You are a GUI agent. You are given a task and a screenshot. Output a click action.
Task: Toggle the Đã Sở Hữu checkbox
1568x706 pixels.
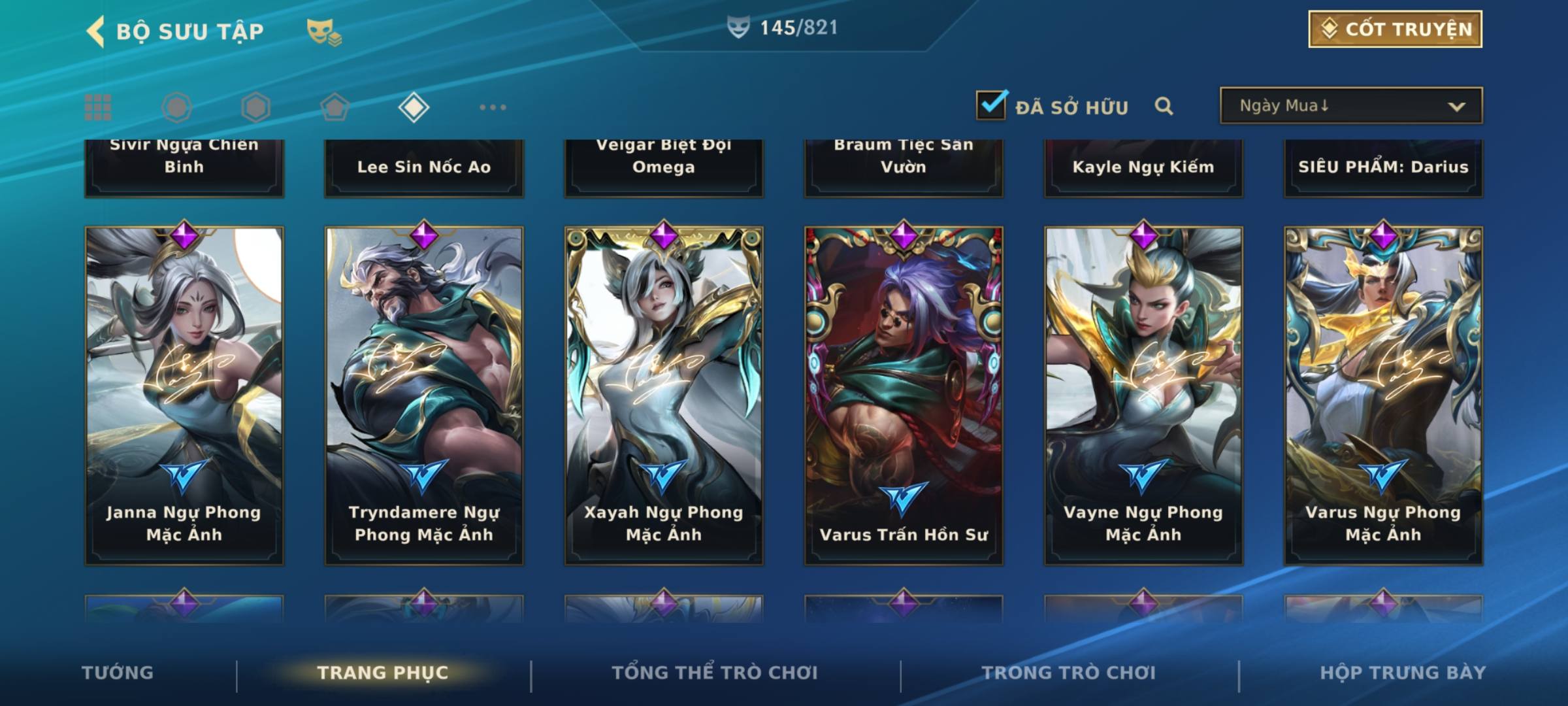(991, 105)
